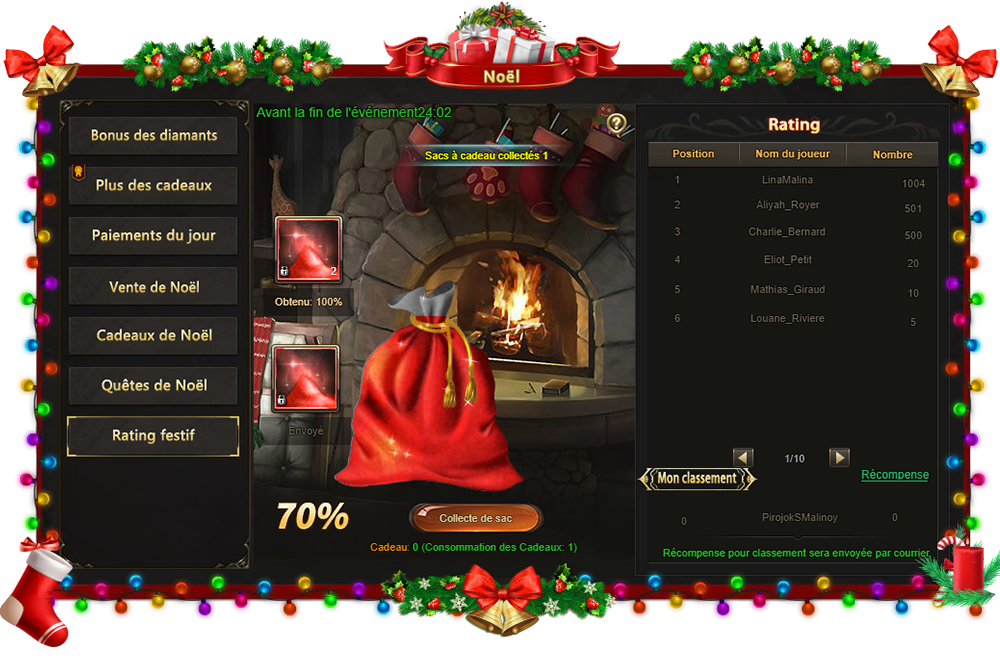The image size is (1000, 664).
Task: Open the Bonus des diamants tab
Action: pyautogui.click(x=153, y=135)
